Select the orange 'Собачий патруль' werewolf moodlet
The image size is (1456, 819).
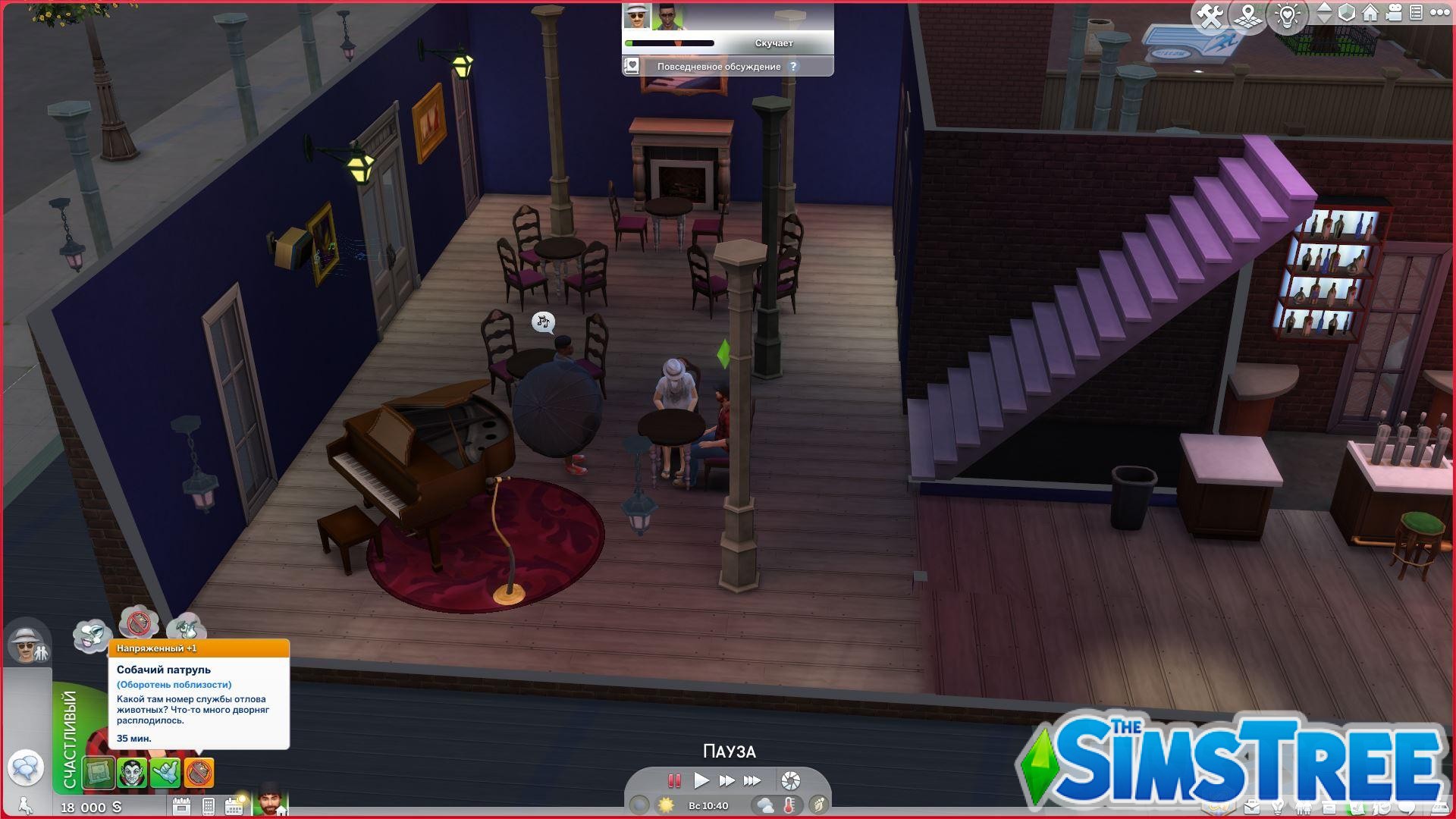point(199,772)
